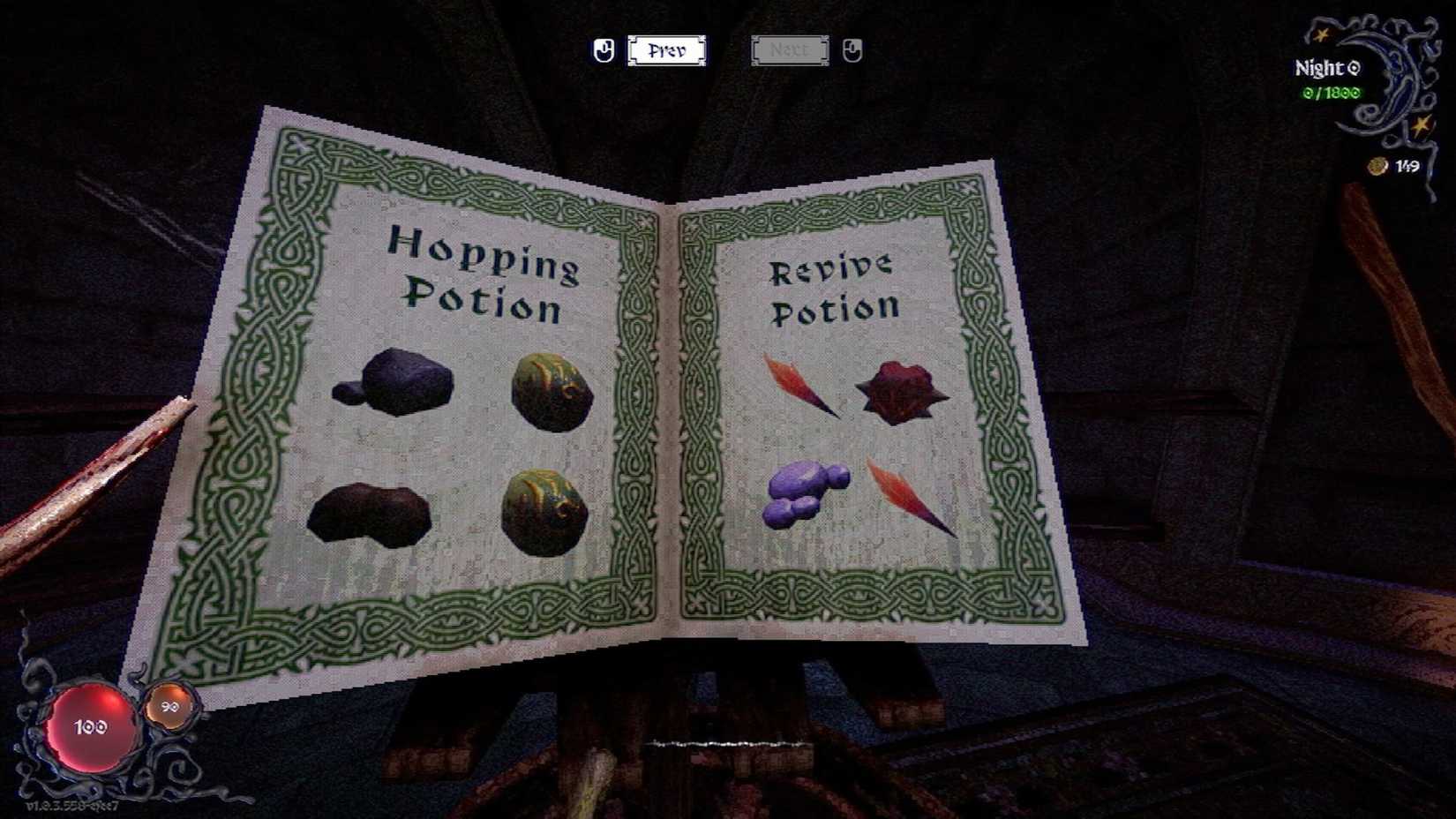1456x819 pixels.
Task: Click the mouse icon right of Next
Action: 850,50
